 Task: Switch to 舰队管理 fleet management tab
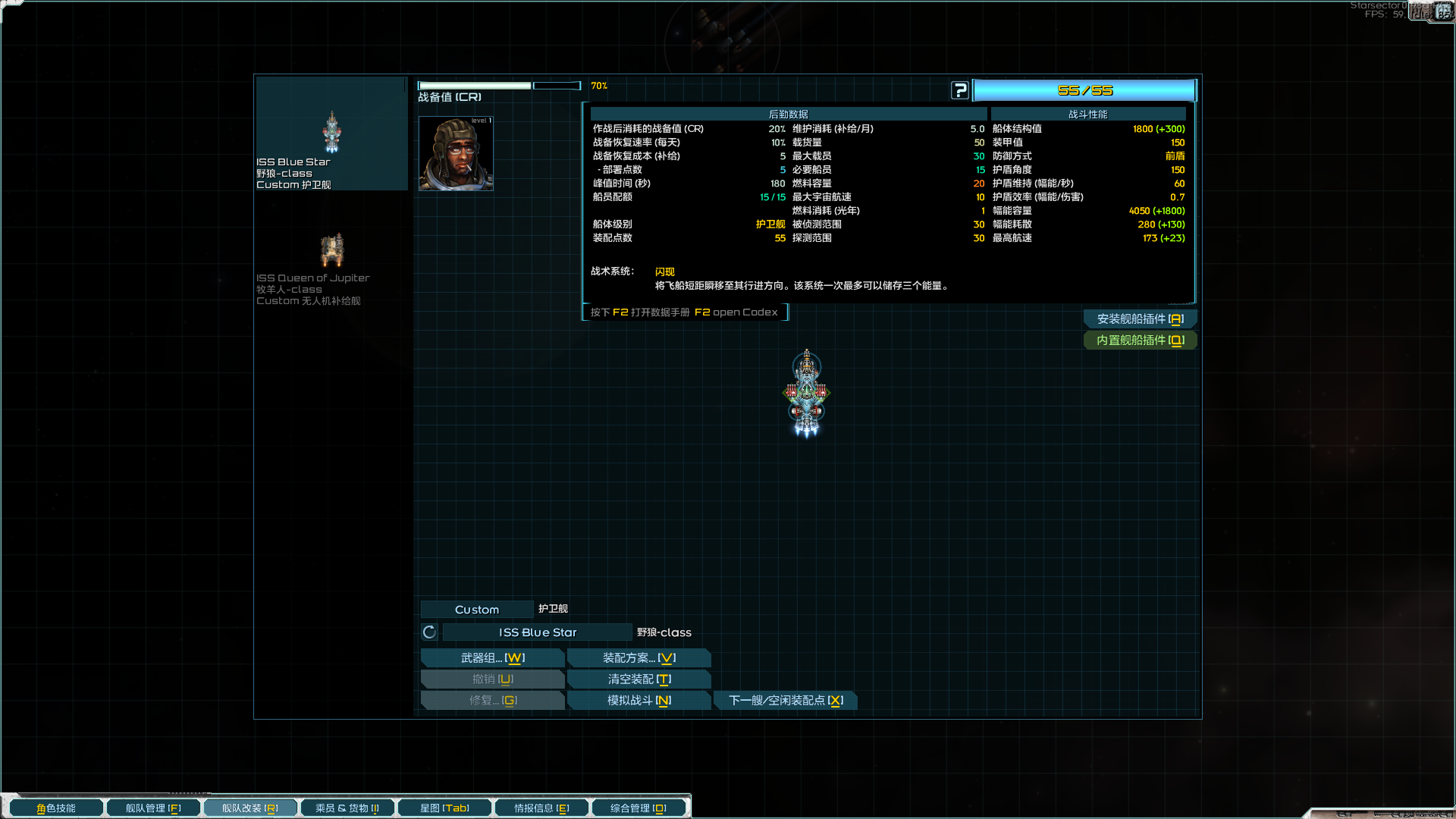pyautogui.click(x=153, y=808)
